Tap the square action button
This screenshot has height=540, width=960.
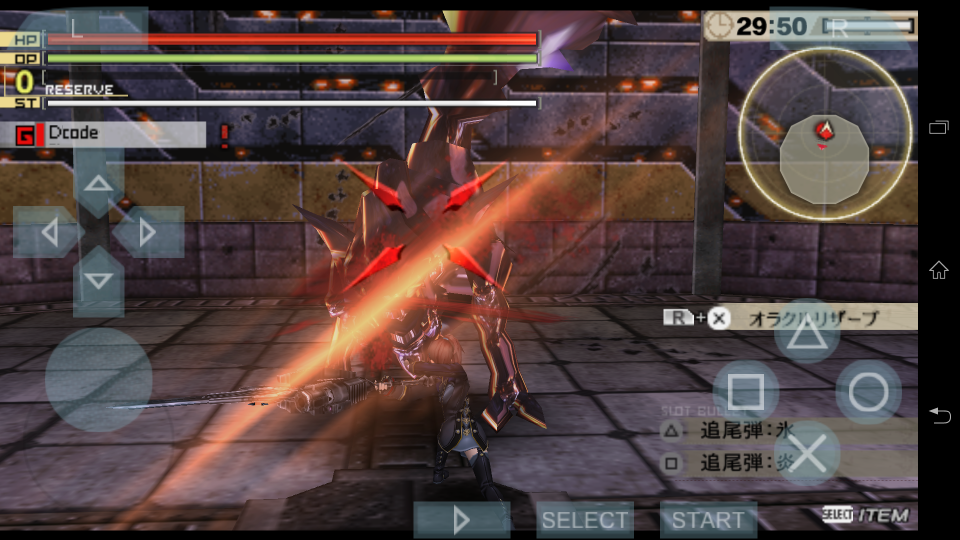coord(745,392)
